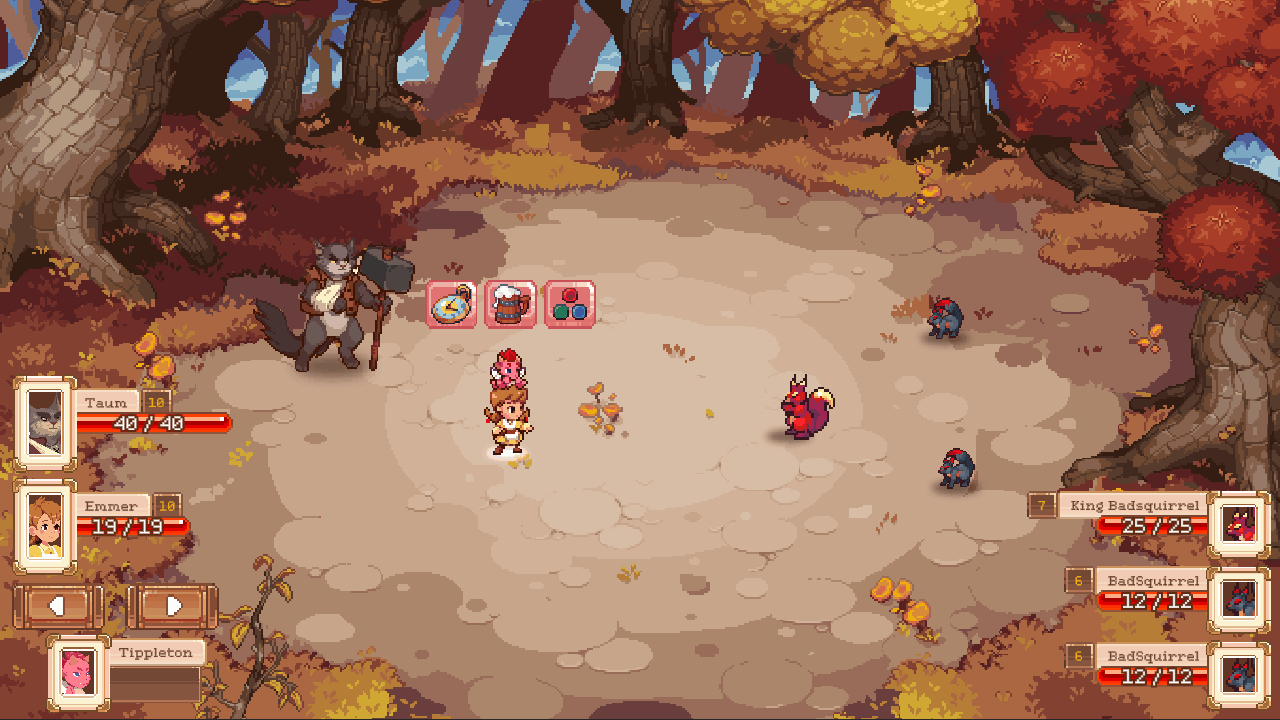Choose Tippleton's portrait card

(x=78, y=668)
